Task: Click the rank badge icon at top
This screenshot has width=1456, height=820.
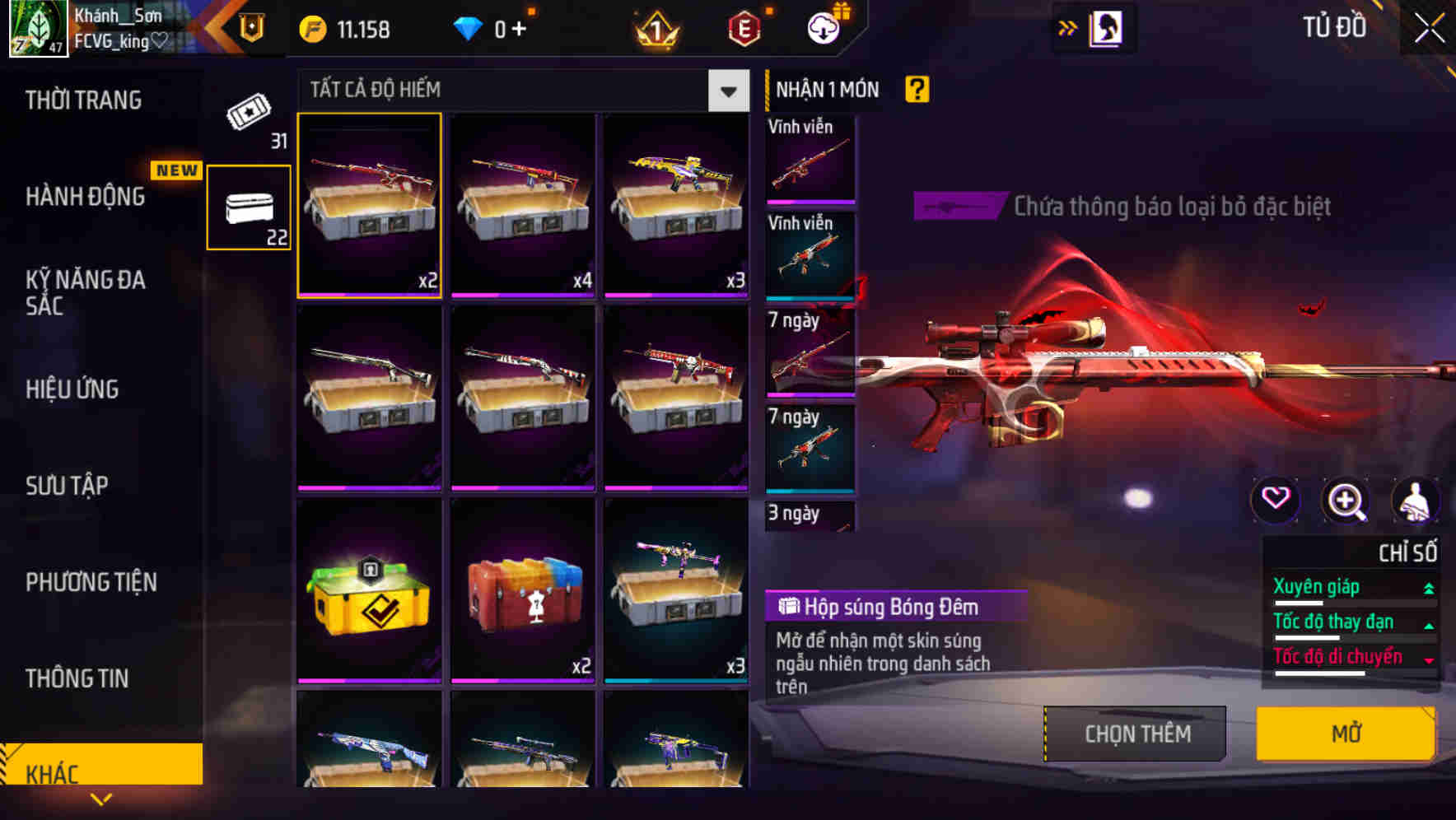Action: 653,27
